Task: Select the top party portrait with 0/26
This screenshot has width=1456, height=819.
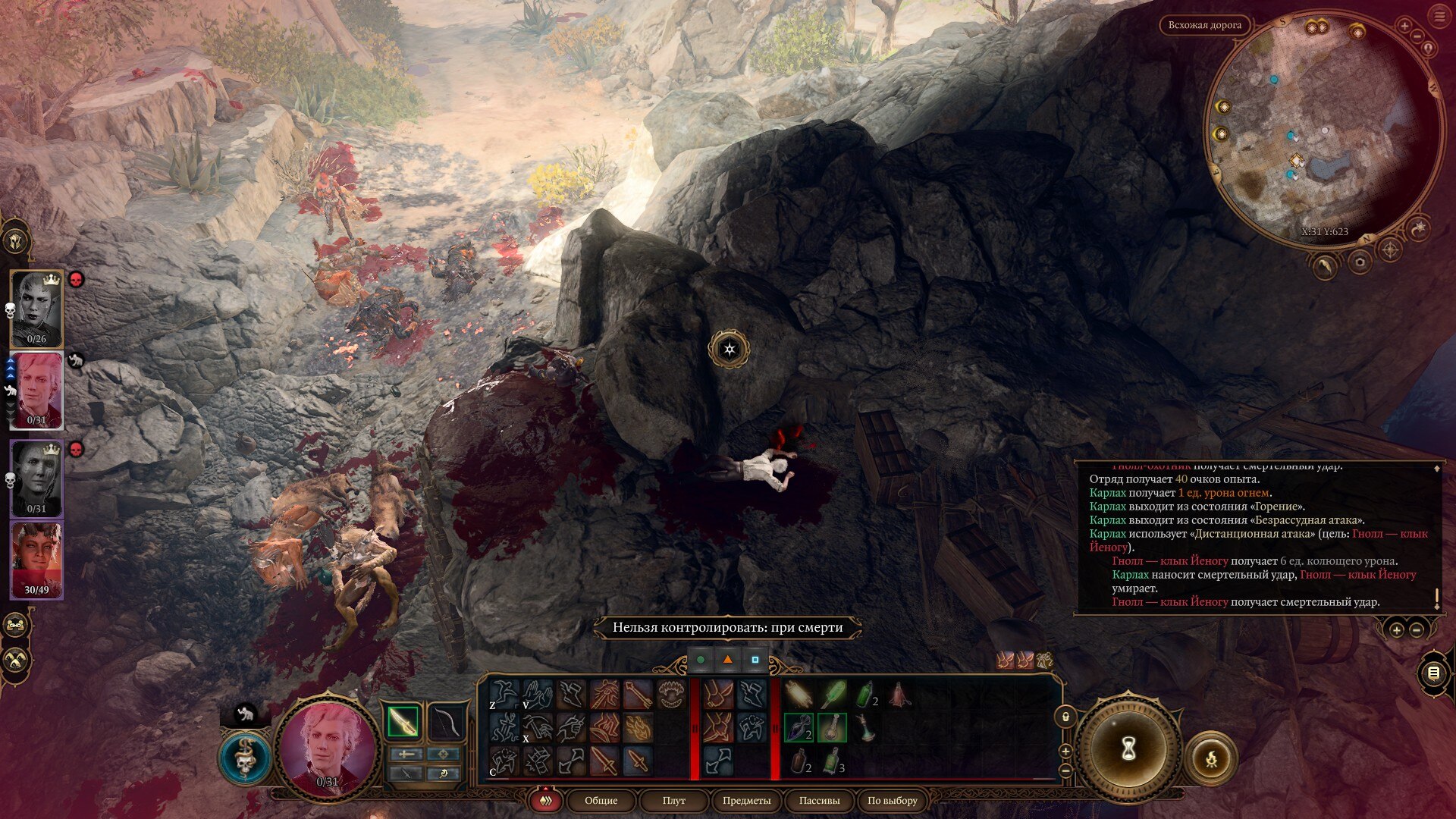Action: [x=36, y=308]
